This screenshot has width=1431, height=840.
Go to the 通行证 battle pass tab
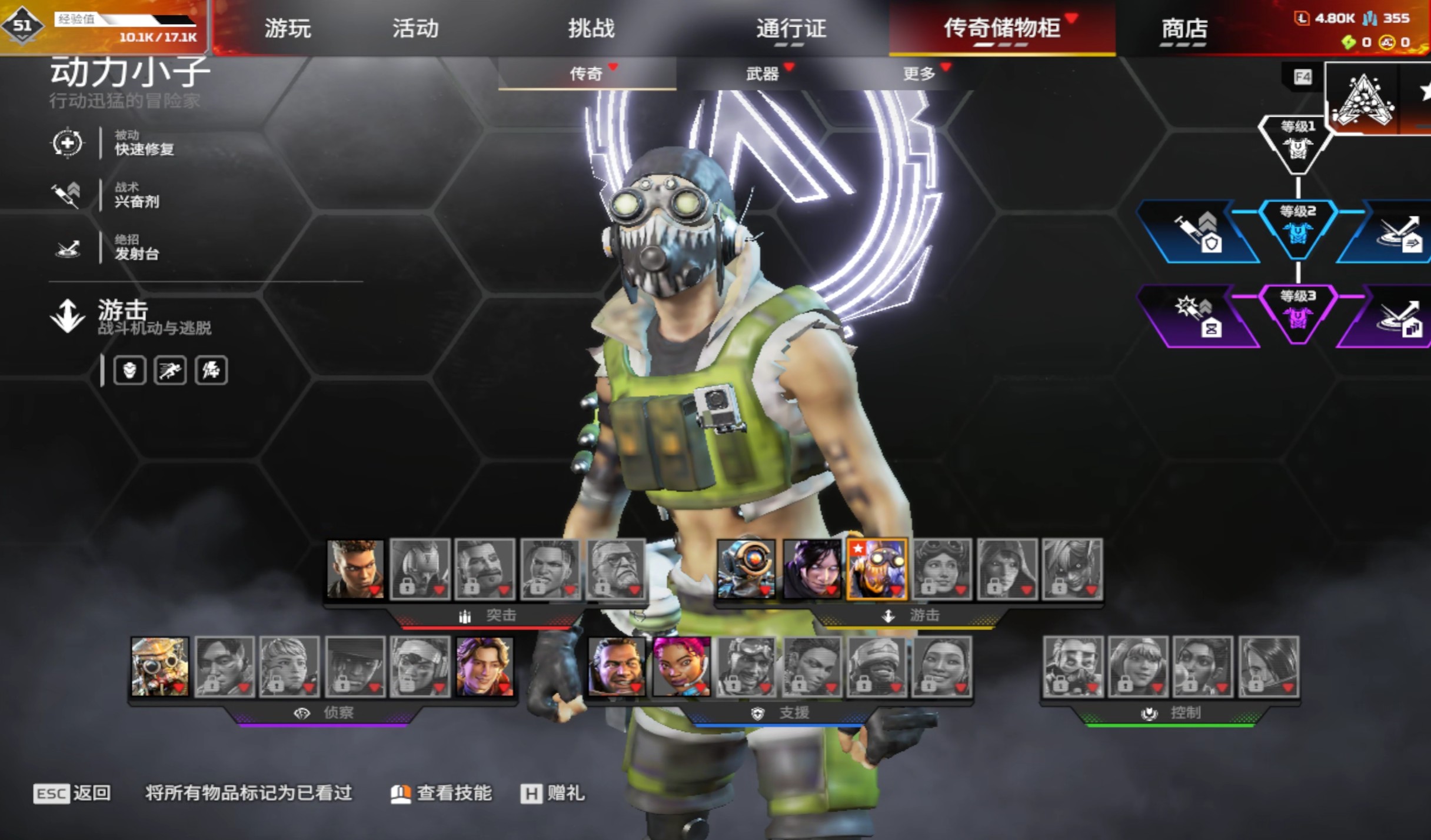point(791,28)
